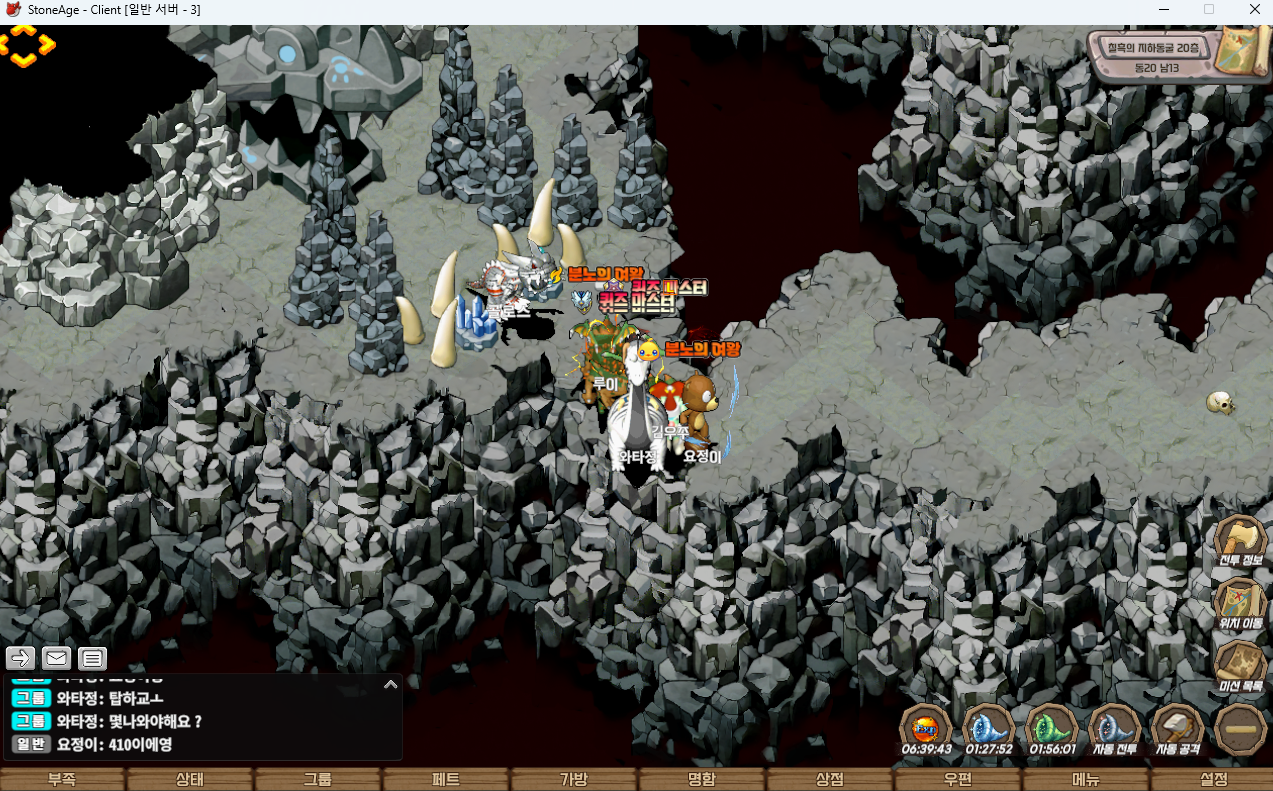Open the 상태 status menu
This screenshot has height=791, width=1273.
pyautogui.click(x=190, y=780)
